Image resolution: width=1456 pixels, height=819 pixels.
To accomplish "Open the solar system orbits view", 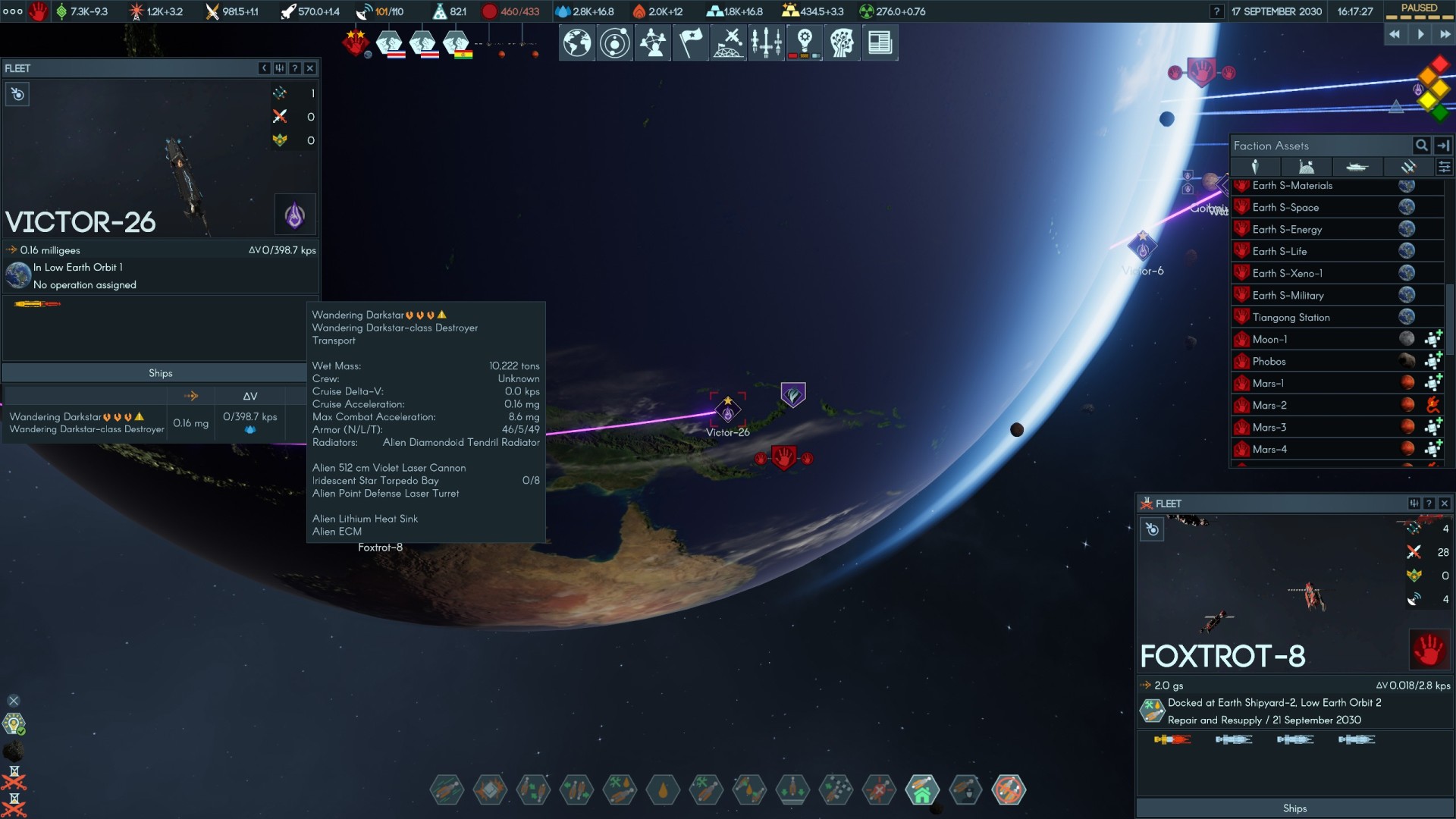I will tap(614, 42).
